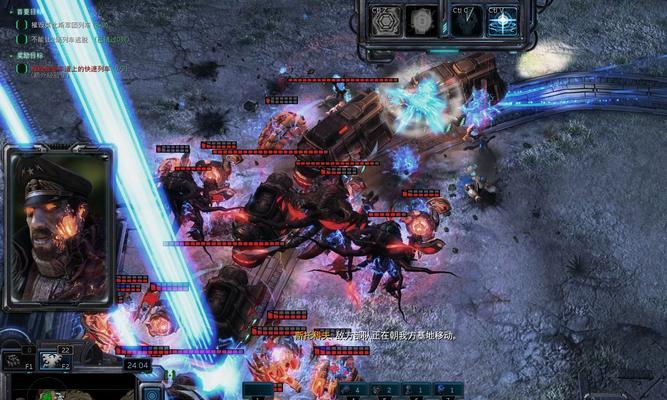
Task: Activate the glowing blue starburst ability
Action: (x=502, y=20)
